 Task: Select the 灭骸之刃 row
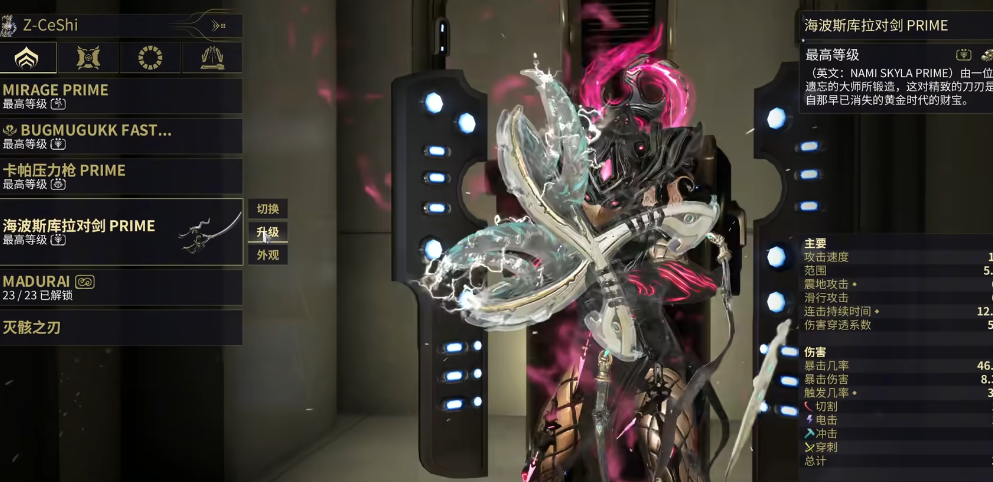point(121,327)
